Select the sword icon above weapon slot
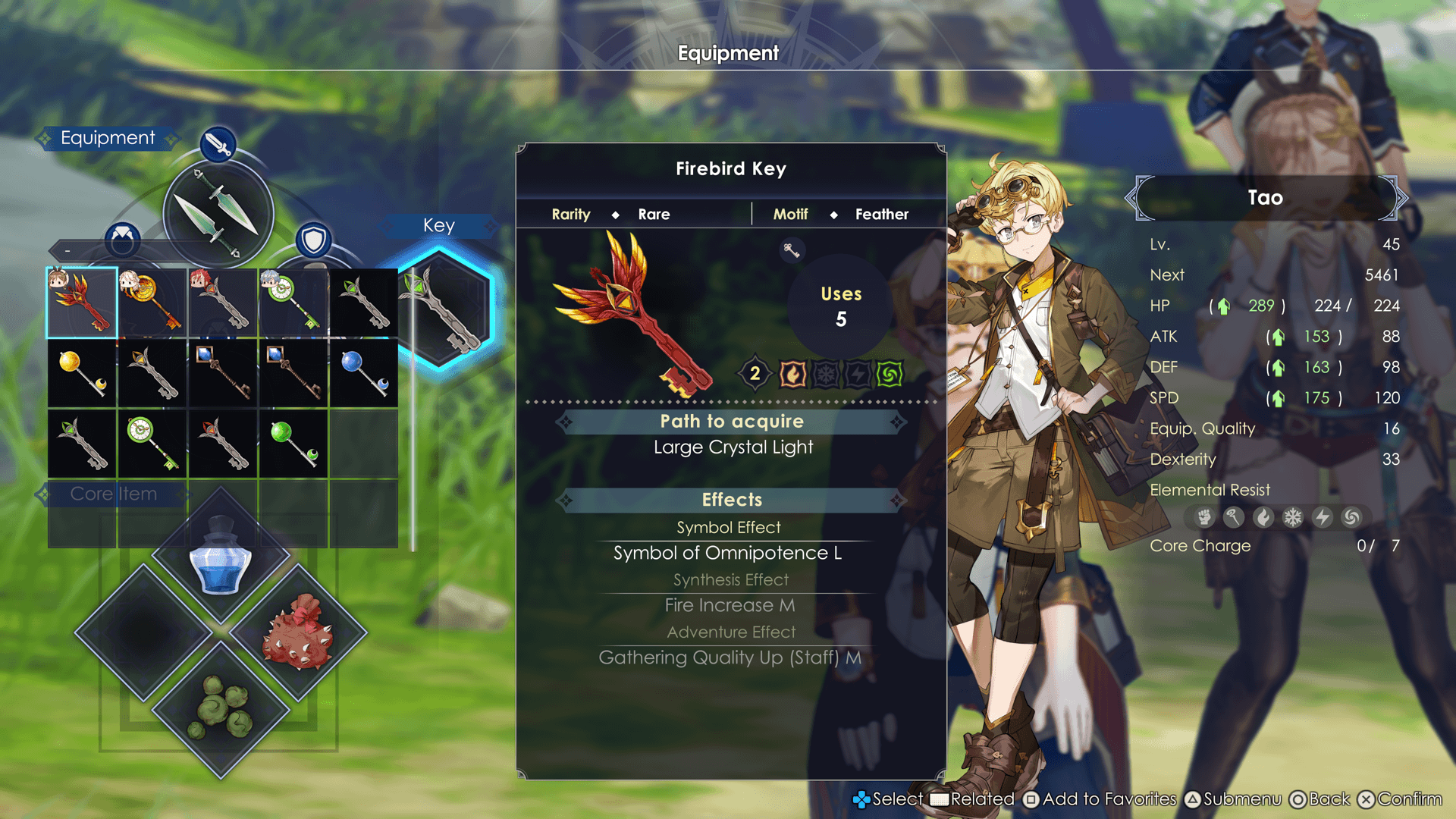This screenshot has width=1456, height=819. click(218, 143)
